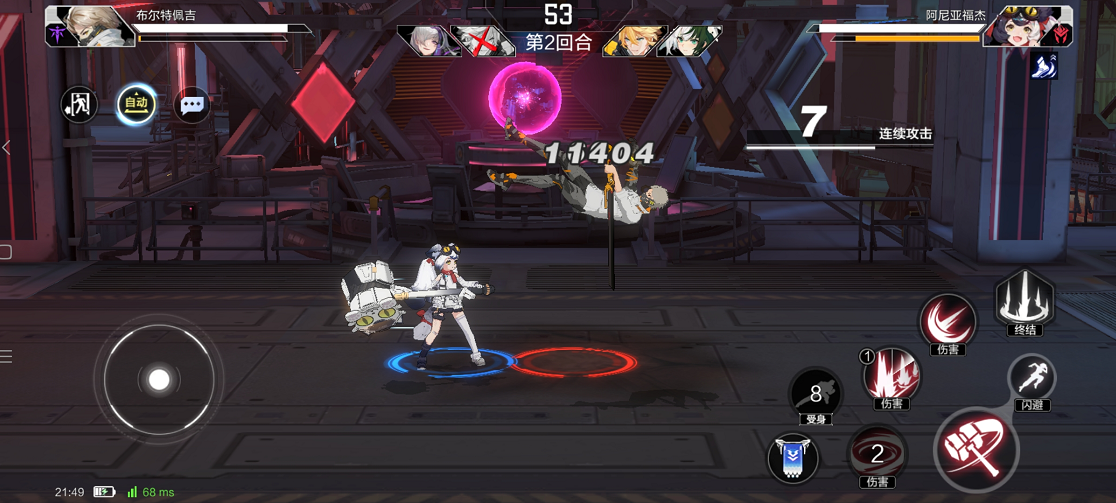Trigger the crescent slash 伤害 skill

coord(946,321)
